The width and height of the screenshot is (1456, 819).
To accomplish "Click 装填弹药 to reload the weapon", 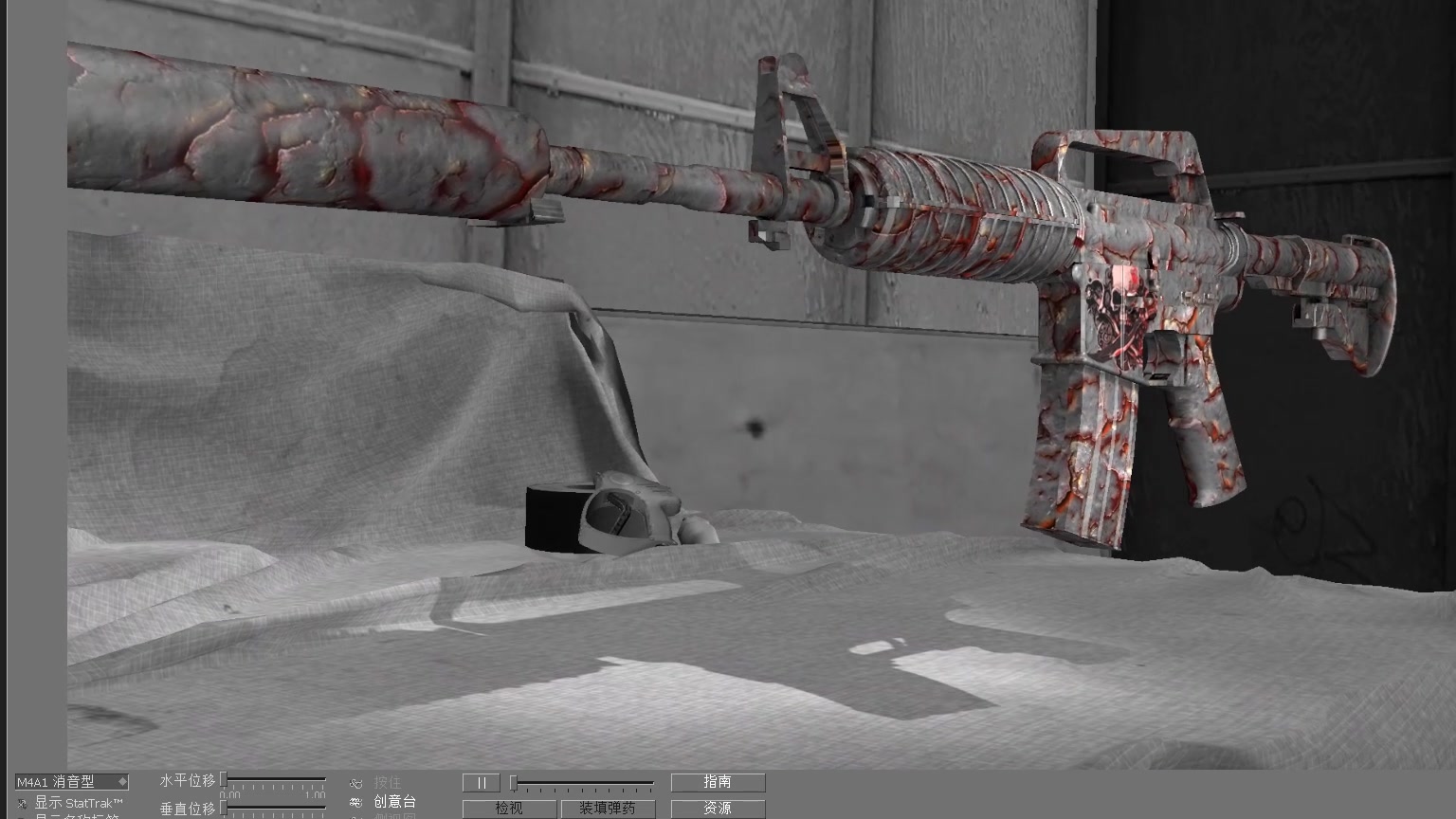I will click(x=610, y=809).
